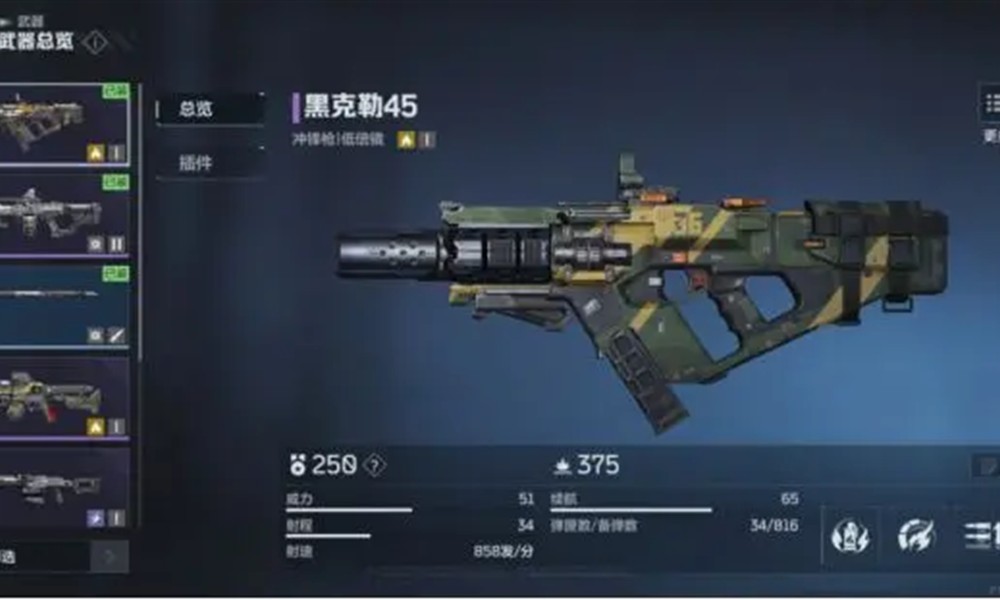This screenshot has height=600, width=1000.
Task: Choose the second weapon in the list
Action: 64,214
